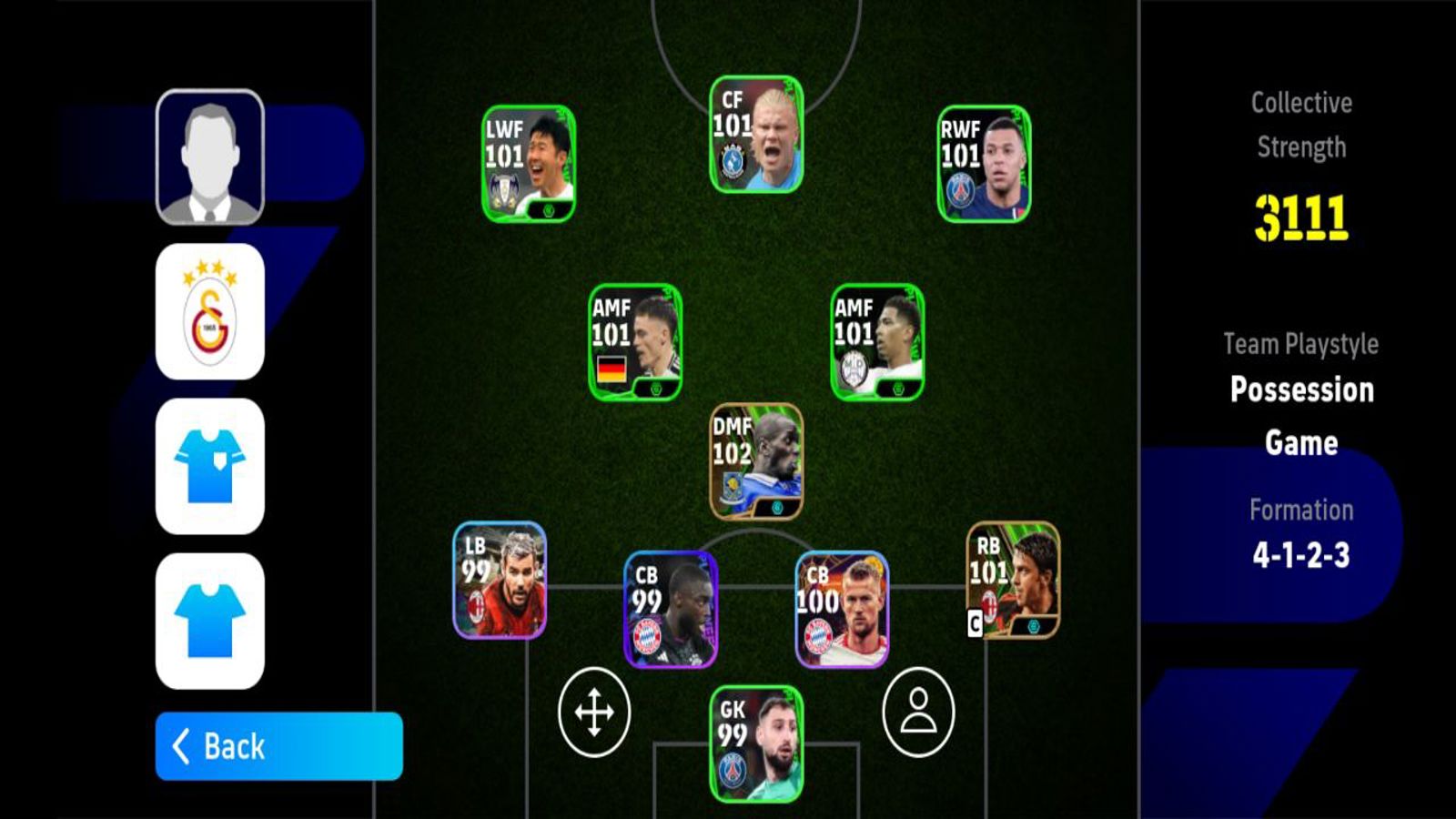
Task: Select the AMF card in white kit
Action: click(877, 342)
